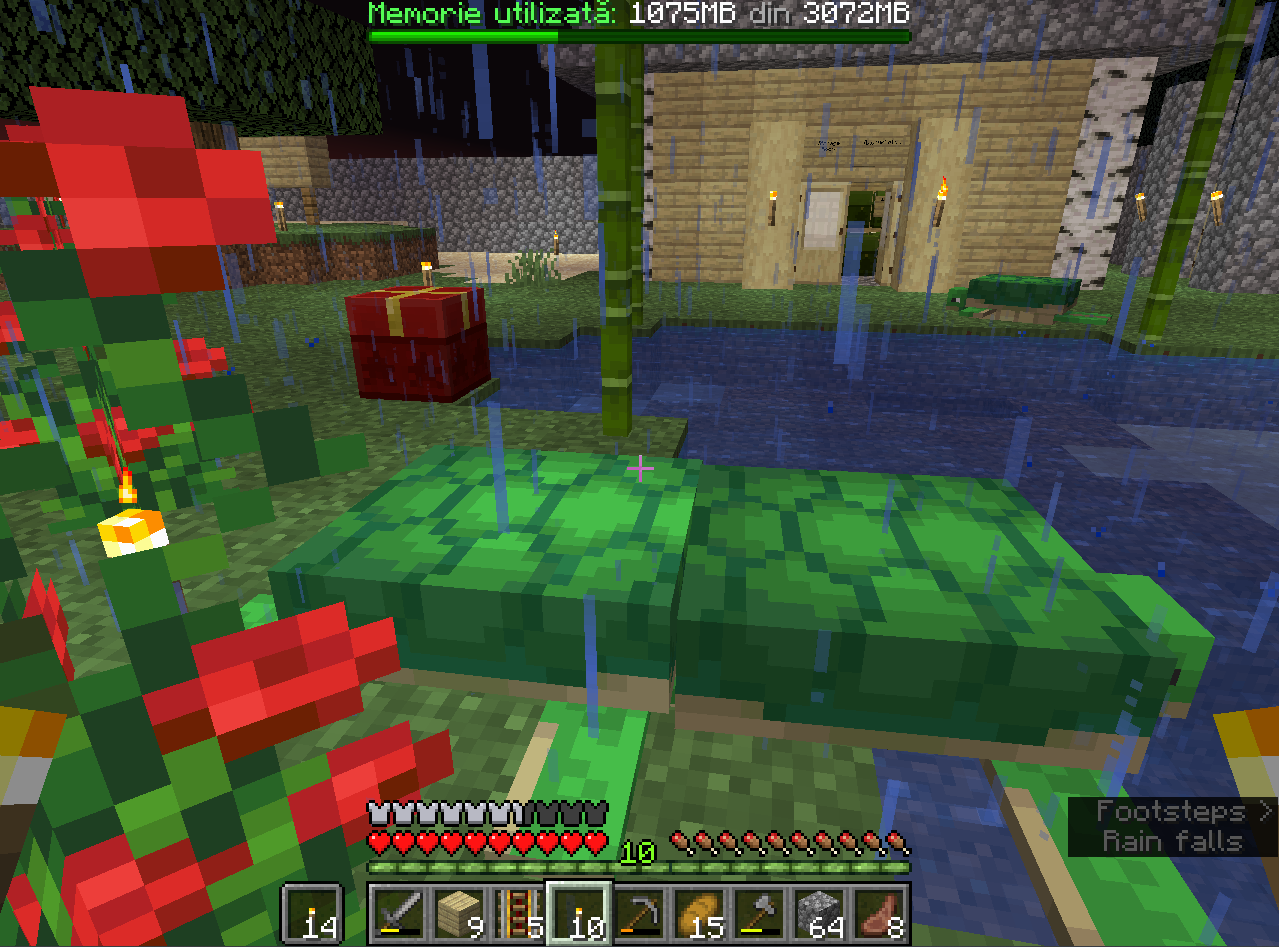
Task: Select the sword in the hotbar
Action: click(399, 913)
